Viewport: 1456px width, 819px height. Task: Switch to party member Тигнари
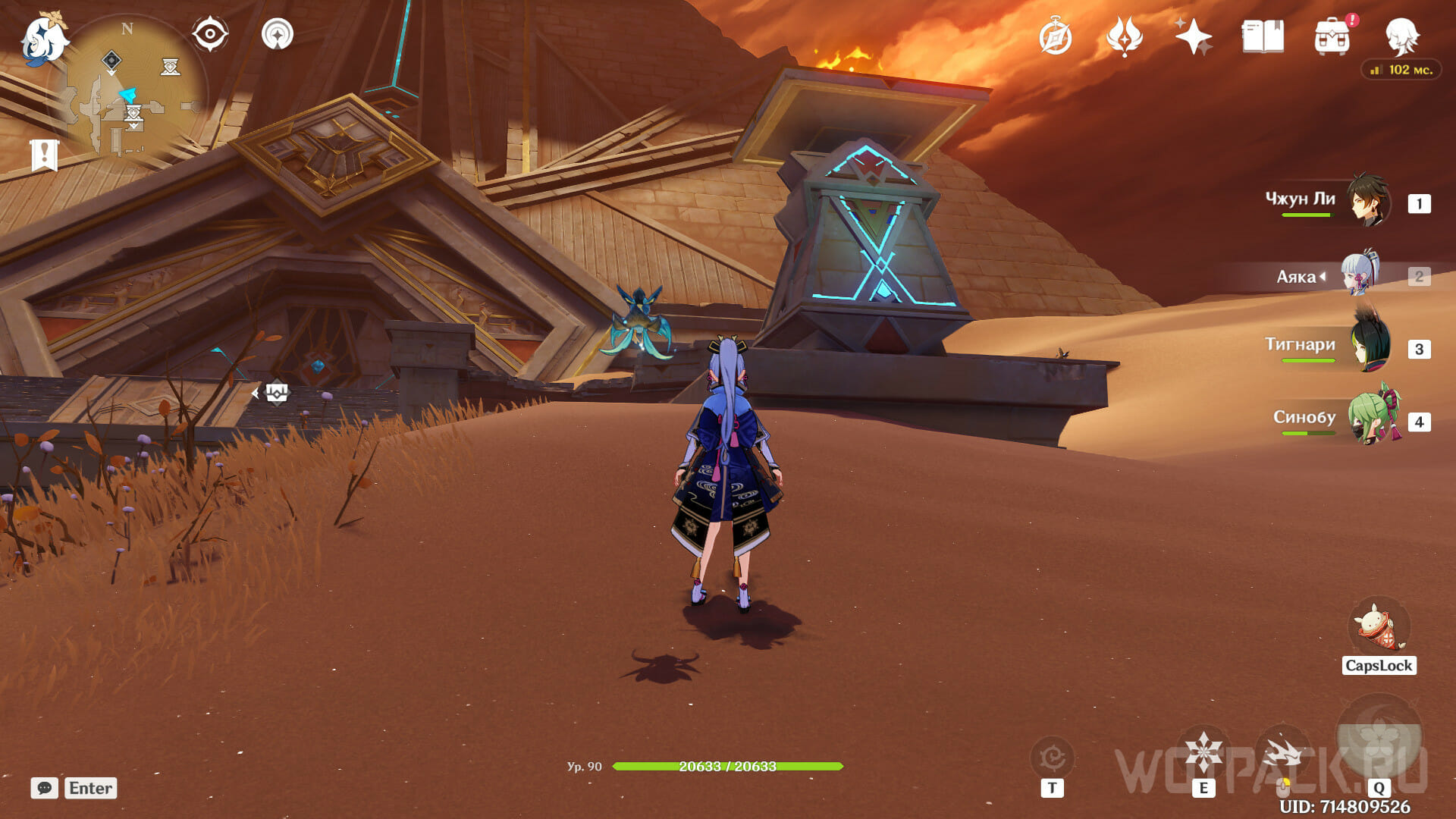[x=1370, y=347]
